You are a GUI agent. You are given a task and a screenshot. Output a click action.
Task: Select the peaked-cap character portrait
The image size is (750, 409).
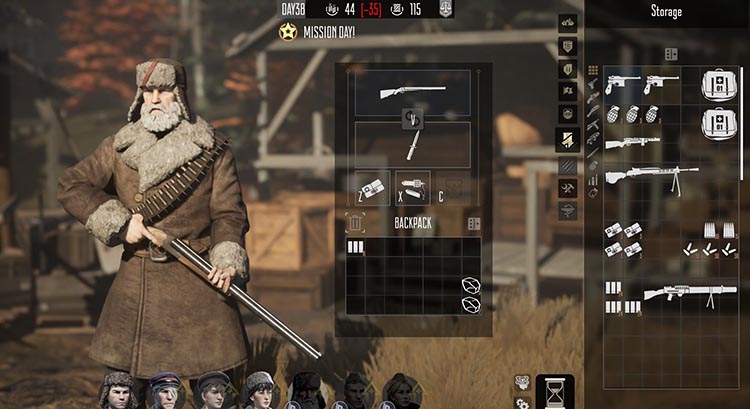click(x=165, y=392)
